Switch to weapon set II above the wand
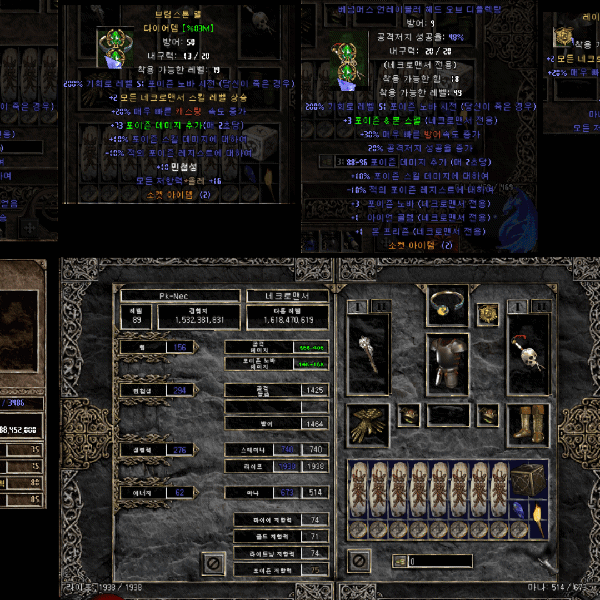This screenshot has width=600, height=600. [x=381, y=306]
